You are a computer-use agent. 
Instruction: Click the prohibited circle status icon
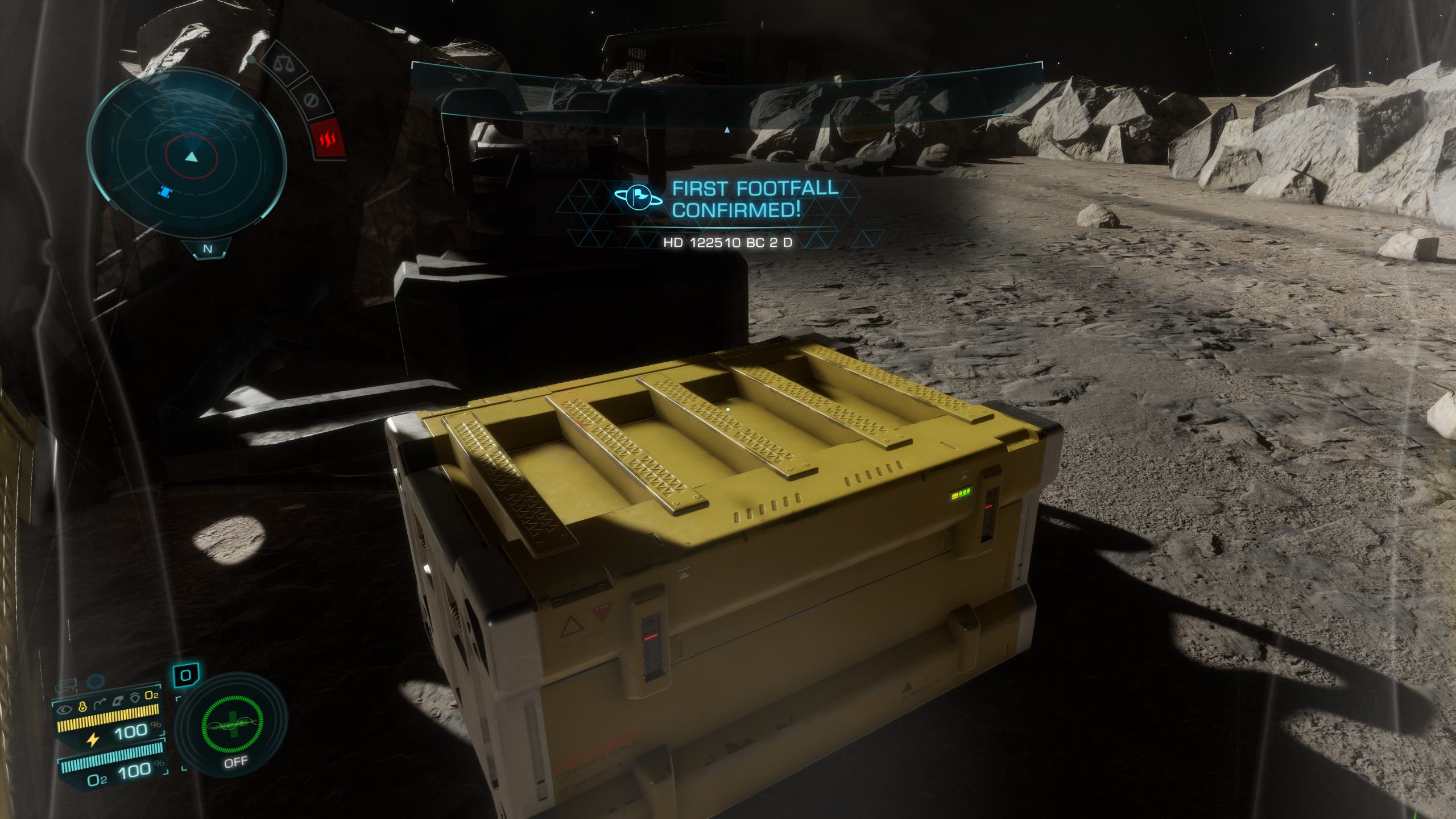pyautogui.click(x=310, y=101)
